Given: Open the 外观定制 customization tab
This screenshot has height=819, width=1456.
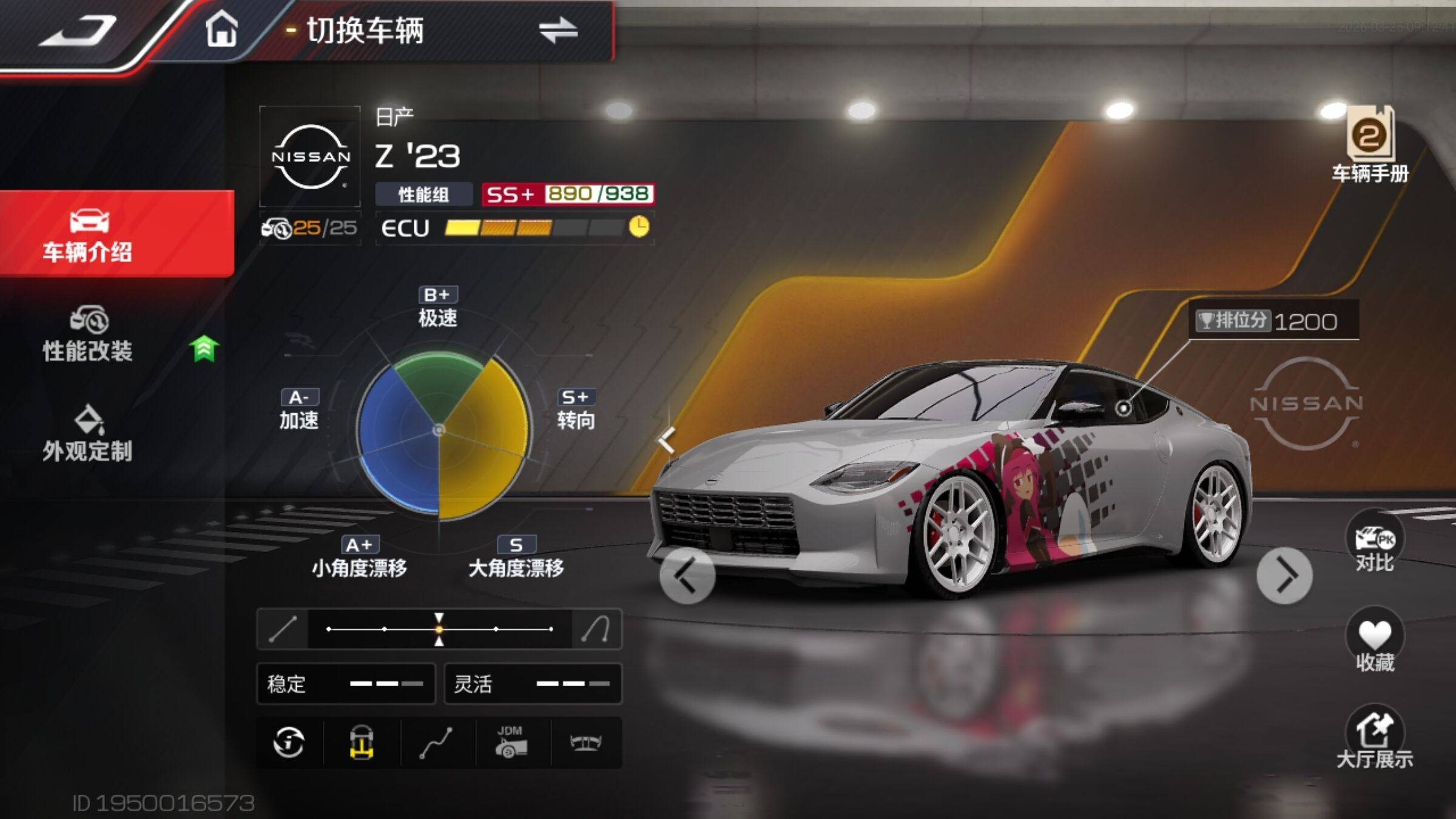Looking at the screenshot, I should tap(89, 434).
